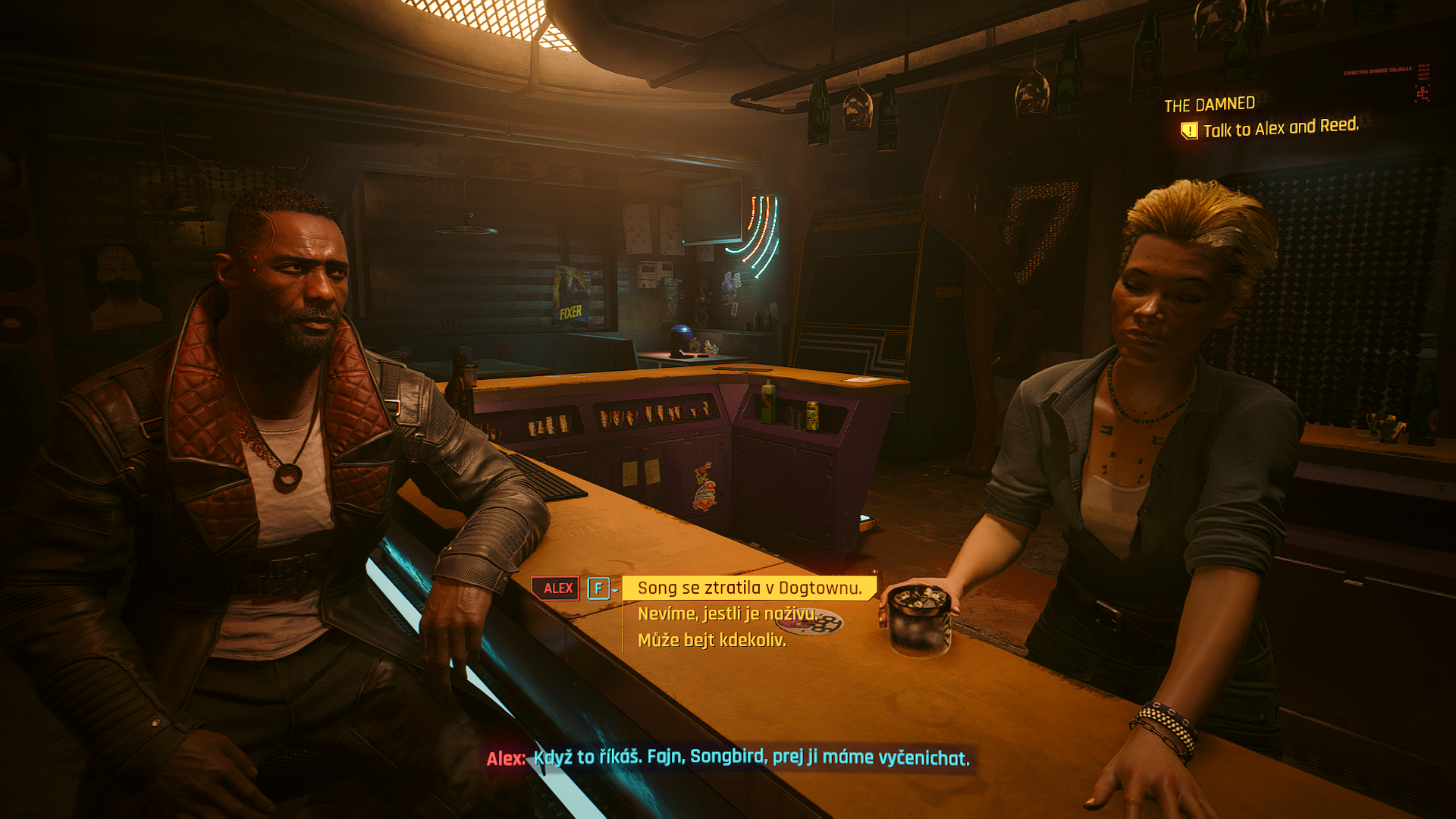
Task: Select dialogue option "Nevíme, jestli je naživu."
Action: tap(726, 614)
